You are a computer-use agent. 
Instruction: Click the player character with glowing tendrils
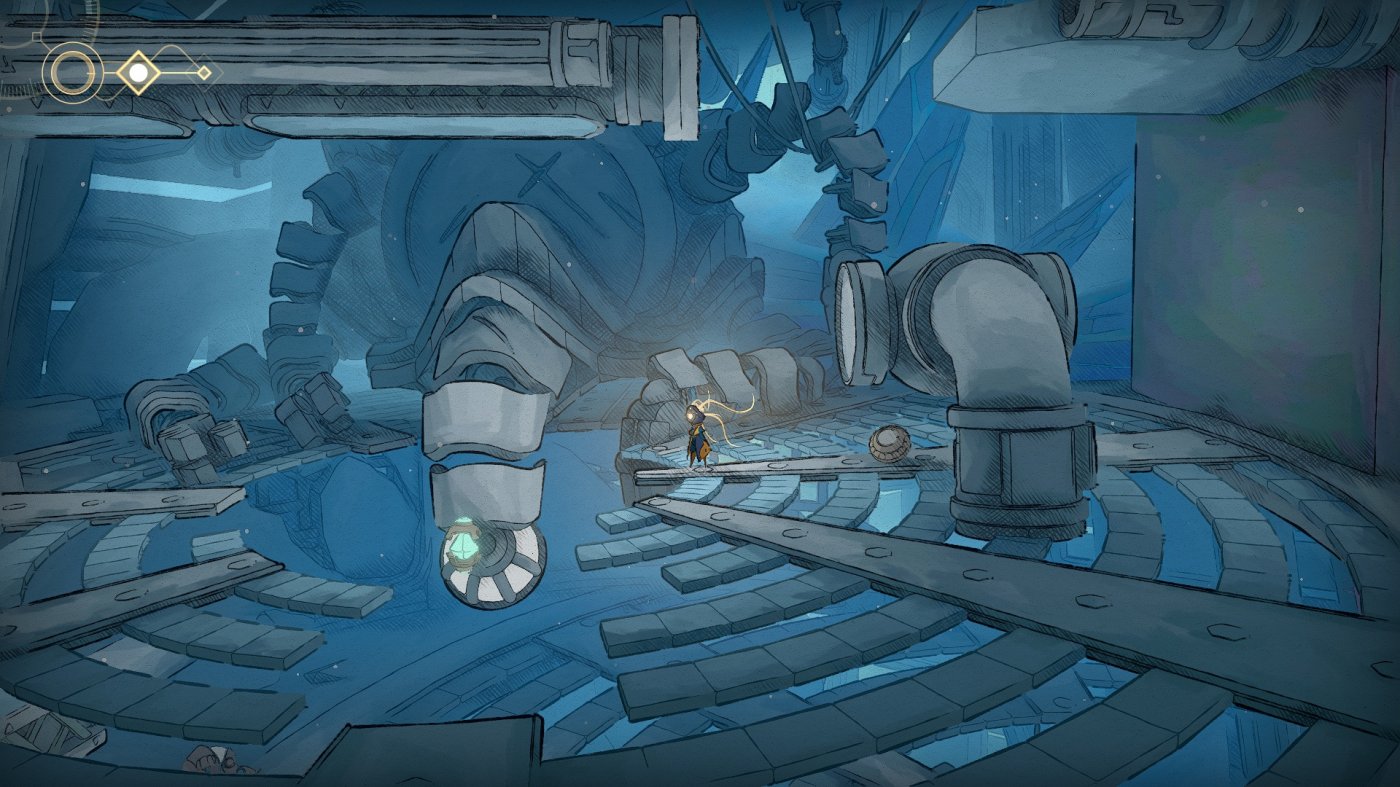(x=700, y=435)
